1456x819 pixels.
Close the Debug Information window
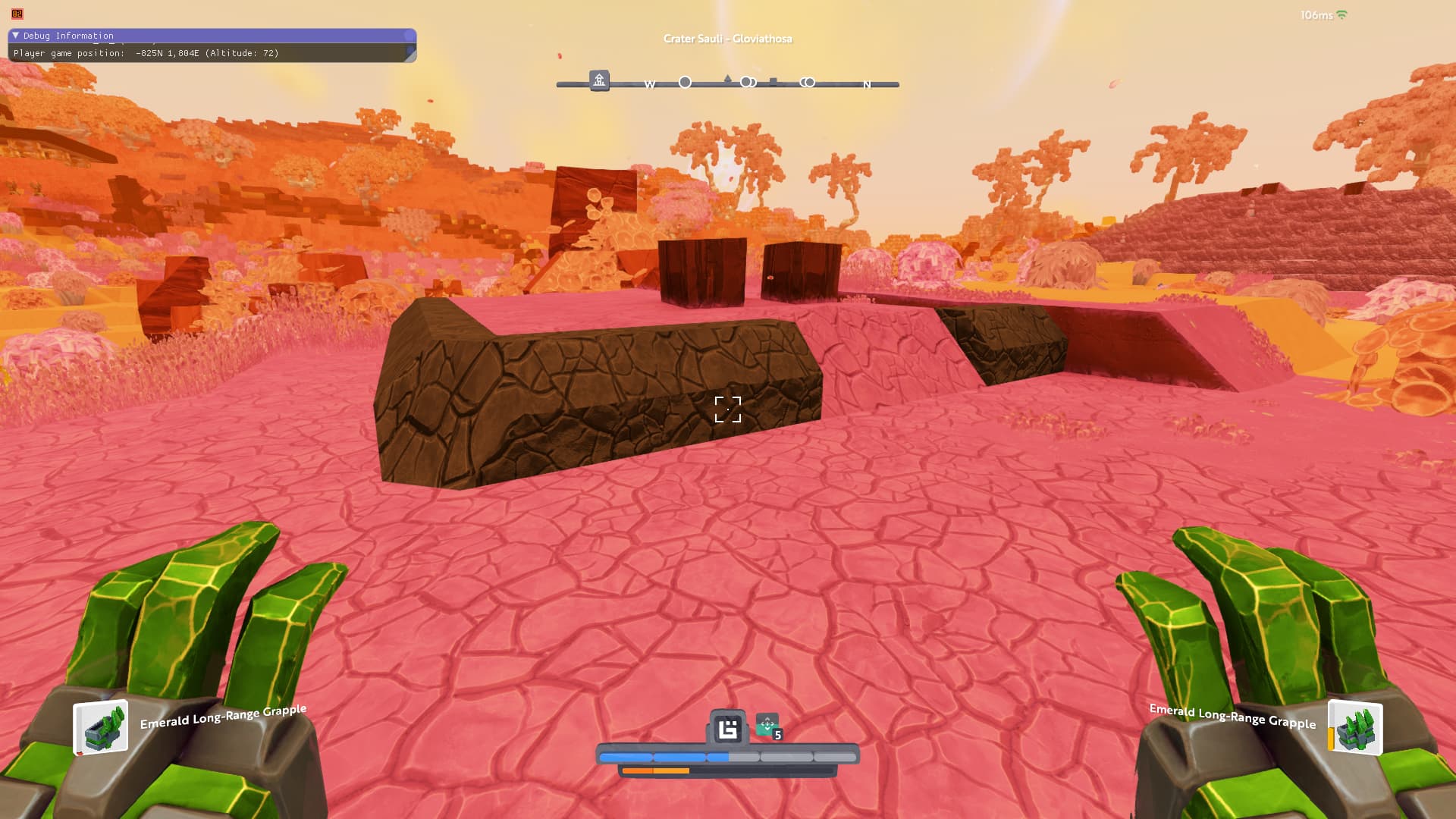(x=409, y=36)
